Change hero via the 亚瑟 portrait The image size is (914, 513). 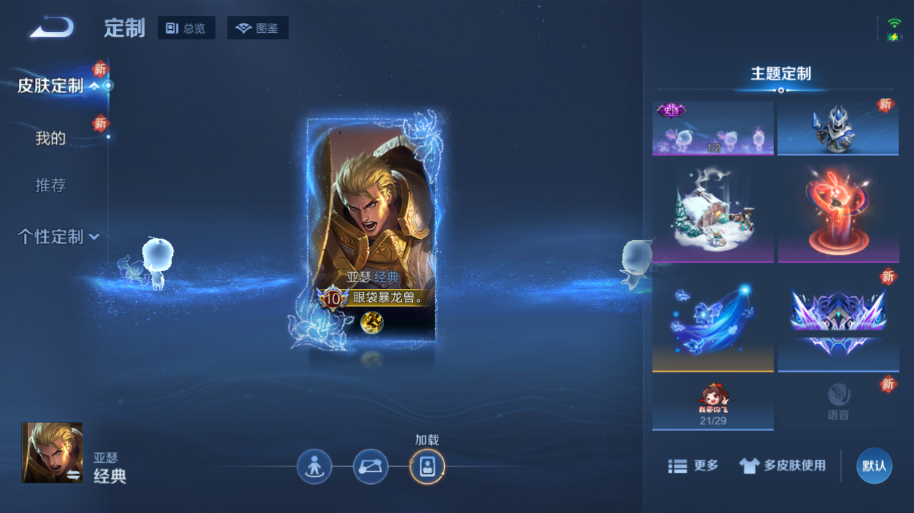coord(52,452)
